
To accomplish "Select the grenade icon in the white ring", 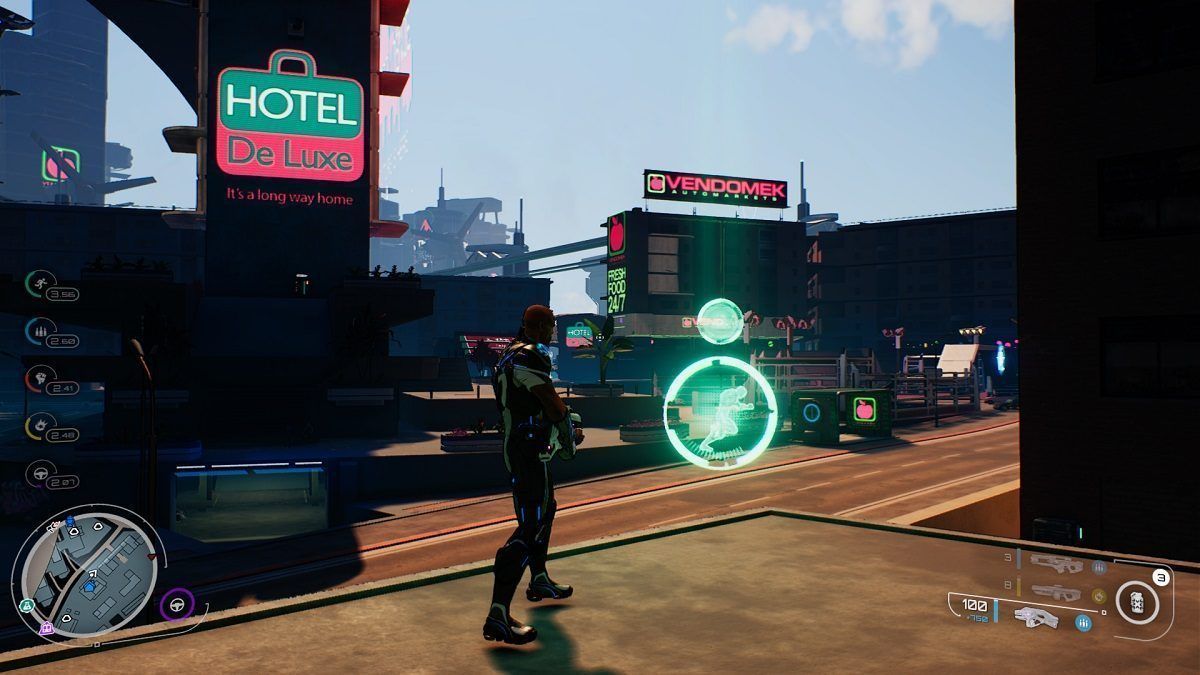I will 1136,602.
